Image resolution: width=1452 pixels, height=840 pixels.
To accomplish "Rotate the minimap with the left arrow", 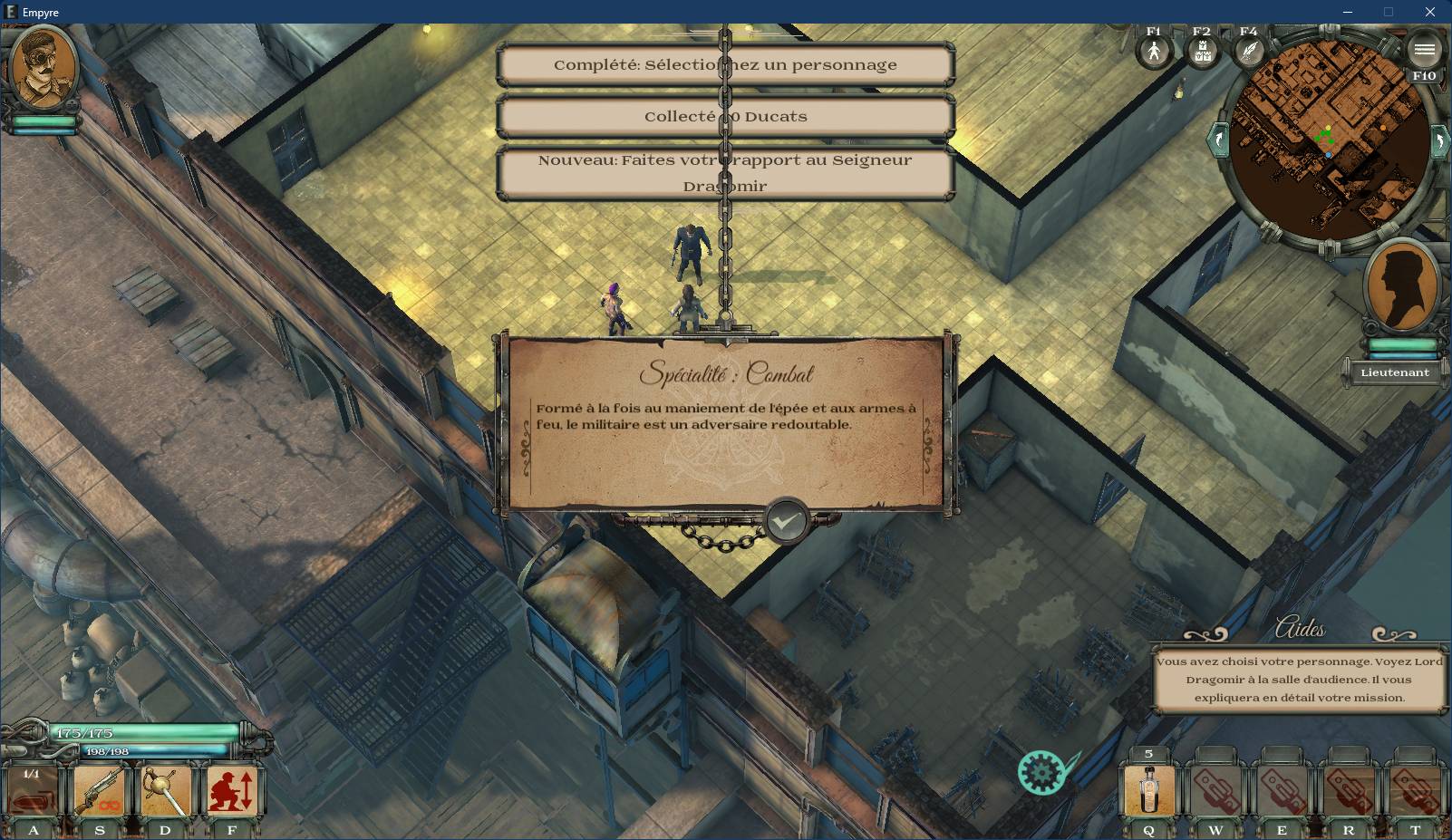I will [1217, 140].
